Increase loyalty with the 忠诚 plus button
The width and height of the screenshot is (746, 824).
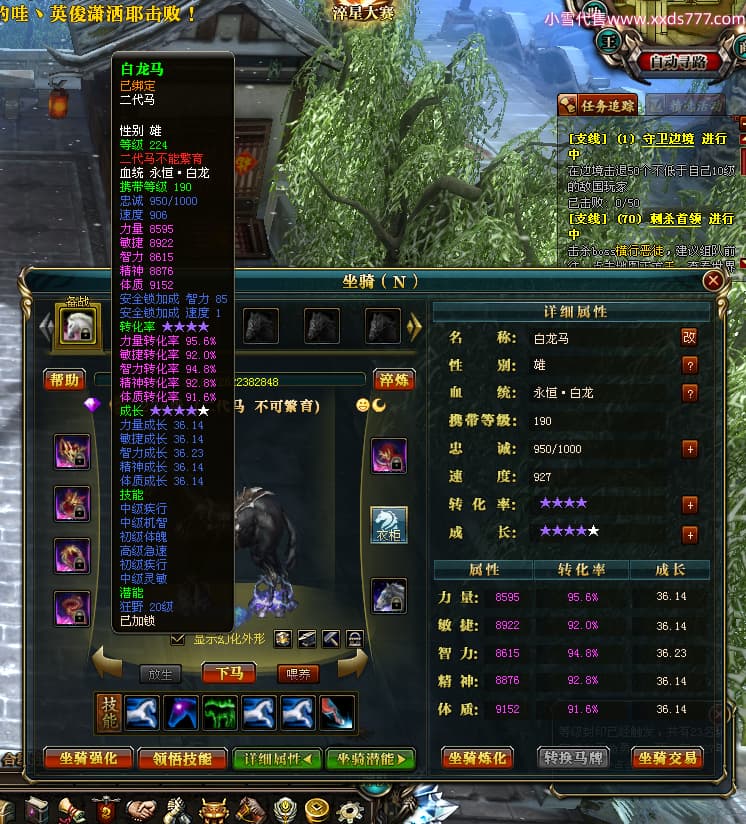pos(689,449)
